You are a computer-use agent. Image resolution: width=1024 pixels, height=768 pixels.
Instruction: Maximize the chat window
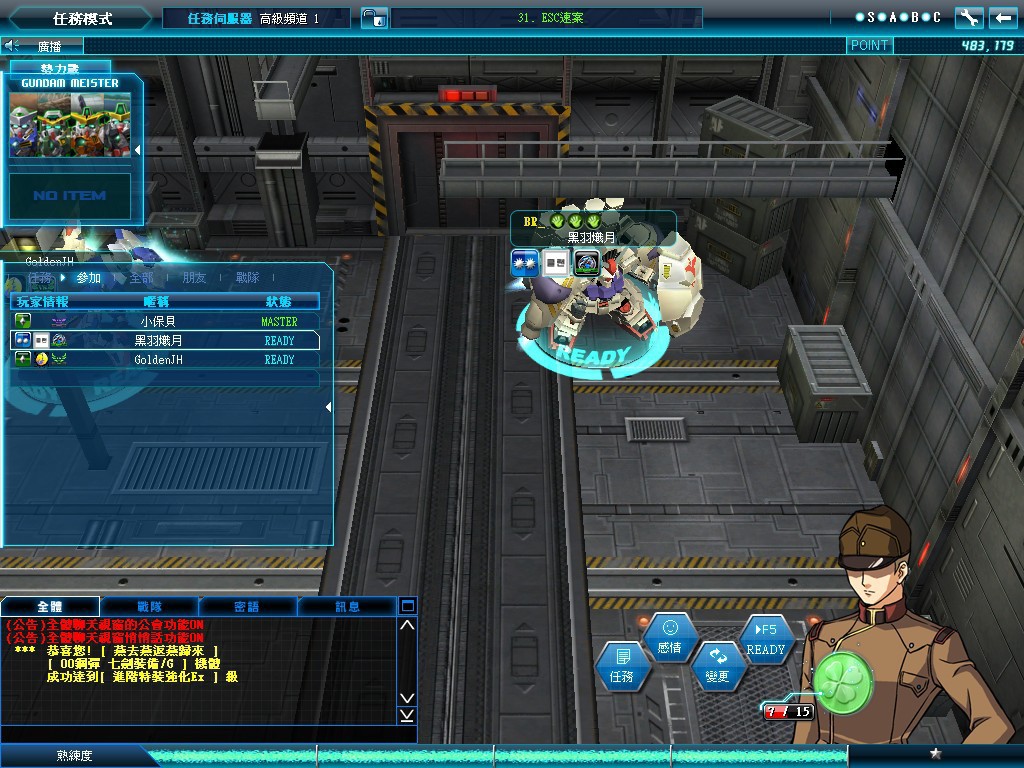tap(407, 606)
